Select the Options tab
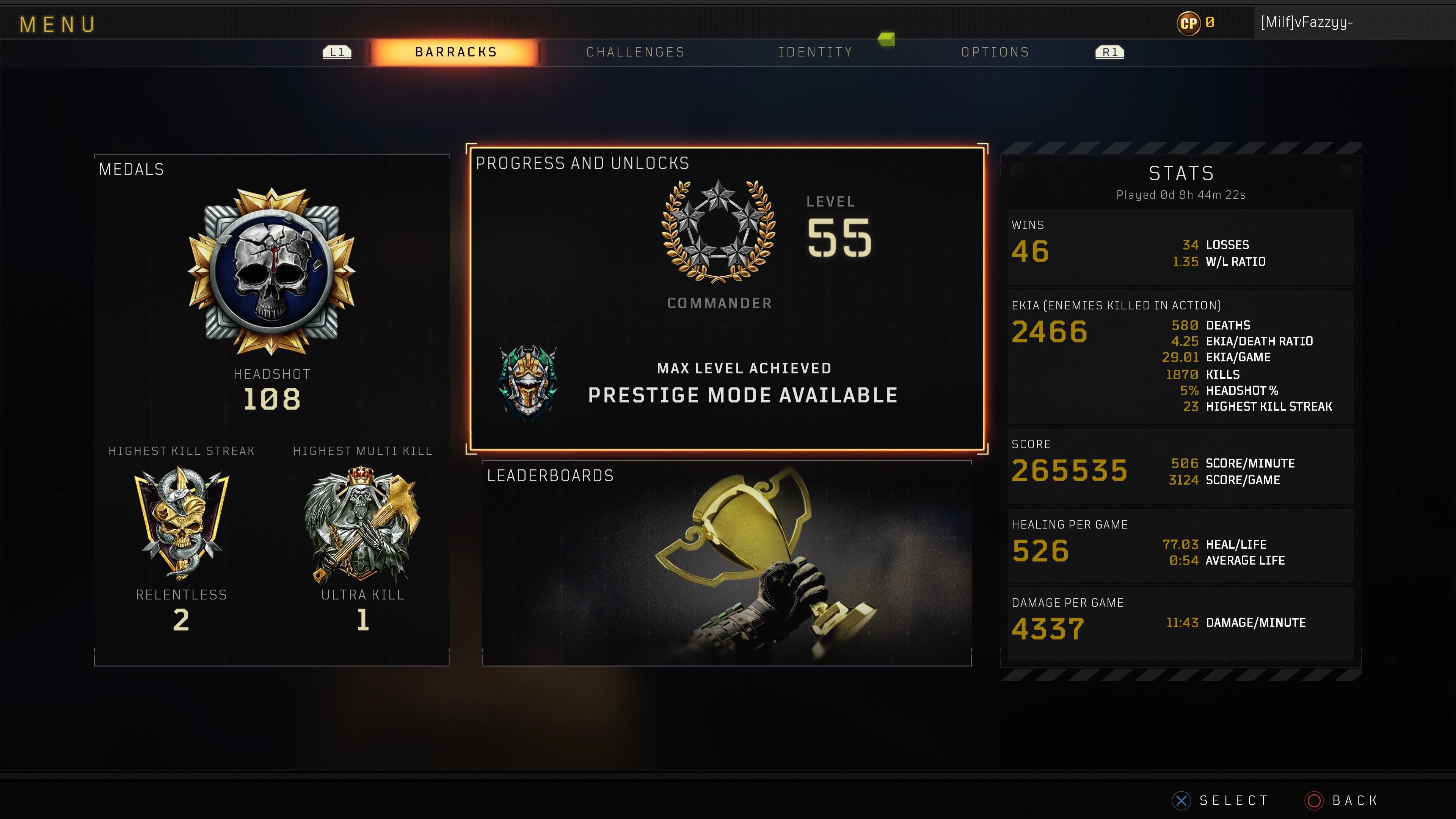The image size is (1456, 819). pos(995,52)
